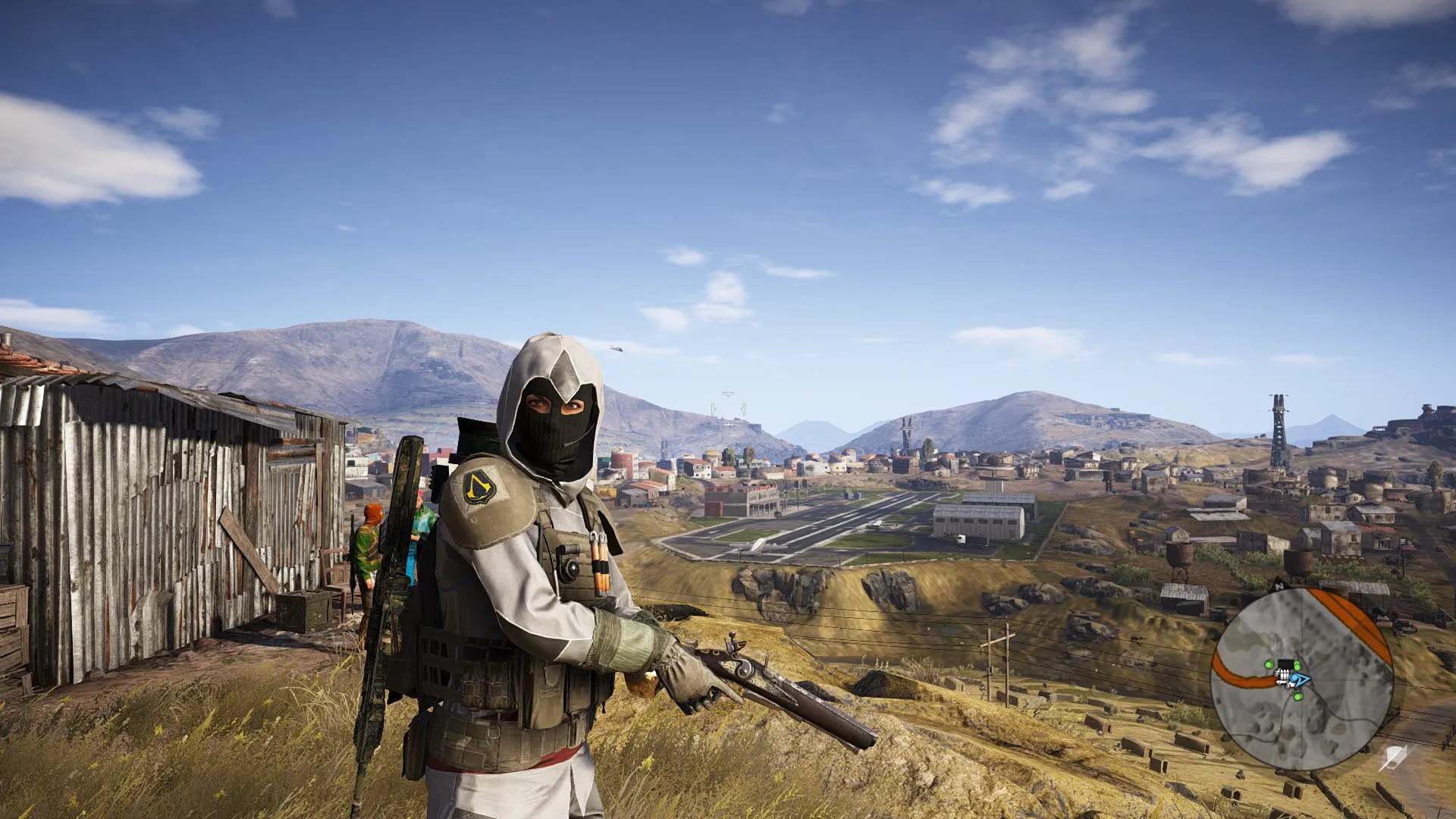Click the north compass marker on minimap
1456x819 pixels.
1279,587
